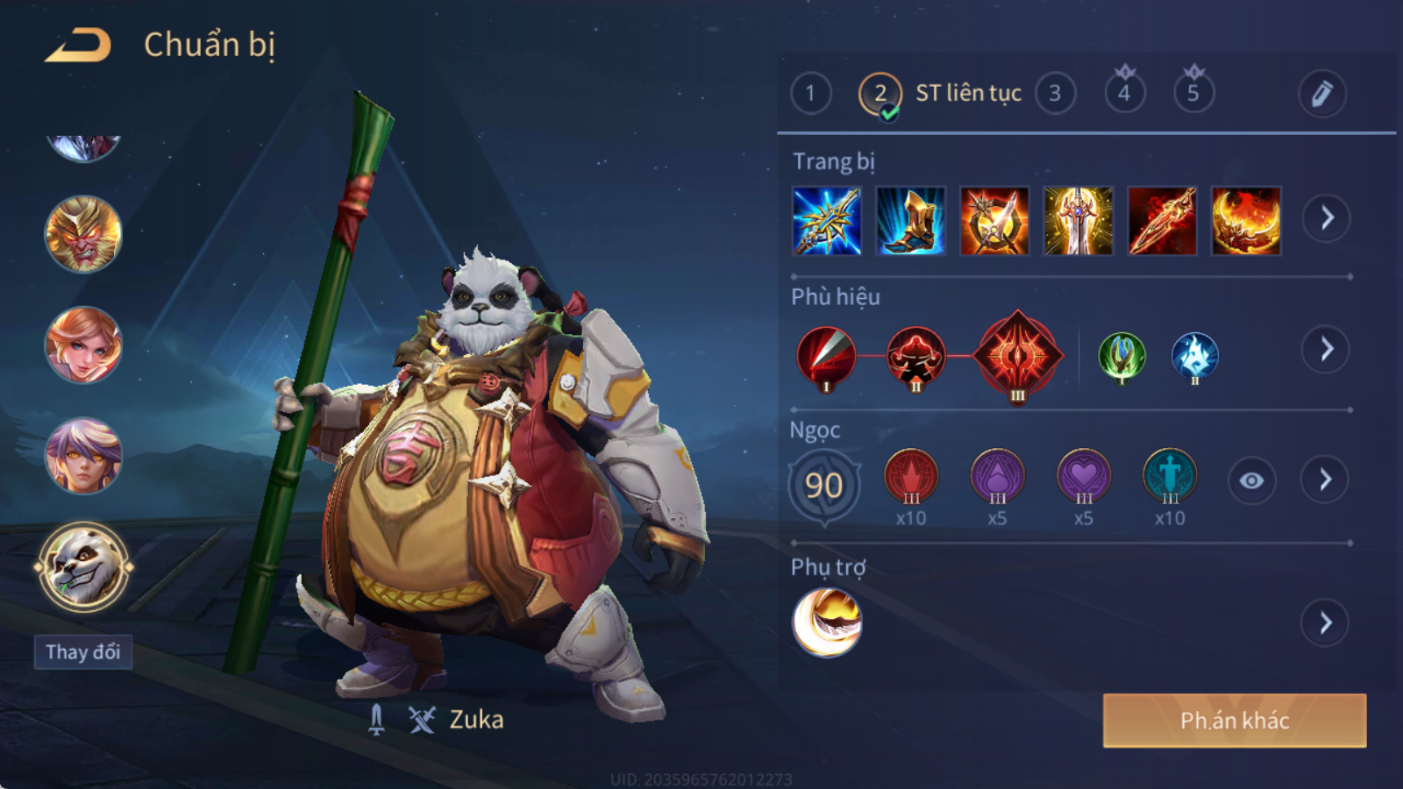Viewport: 1403px width, 789px height.
Task: Select loadout preset 1
Action: [810, 95]
